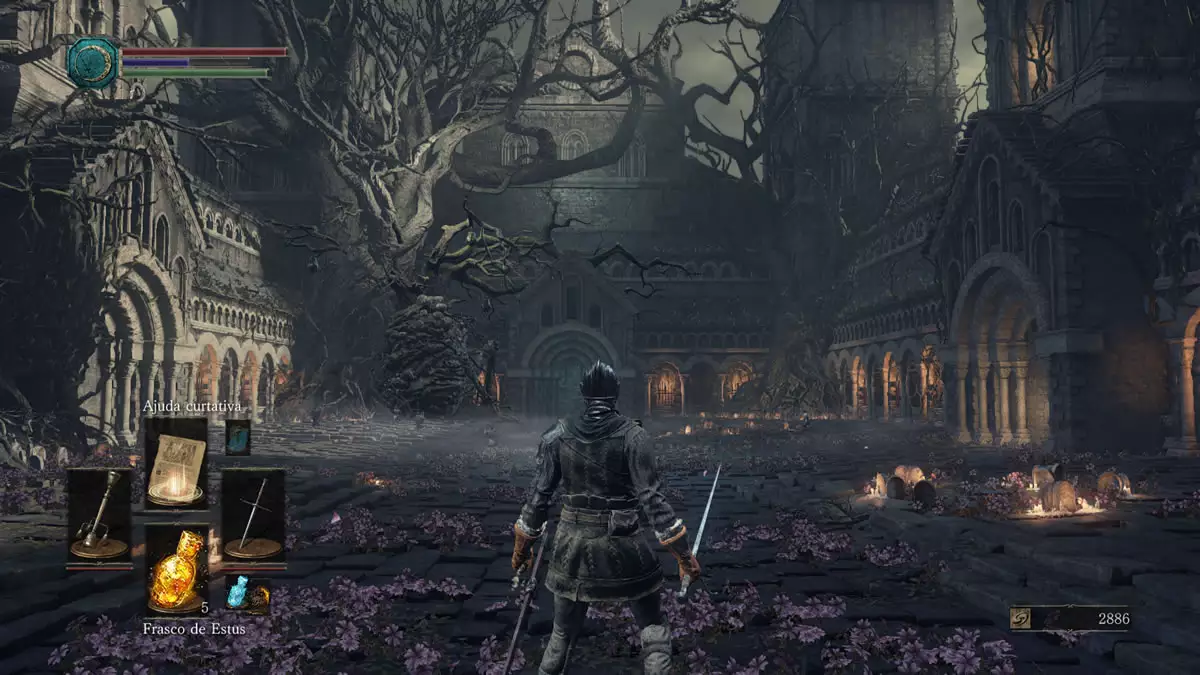
Task: Click the small blue ashen flask icon
Action: [237, 593]
